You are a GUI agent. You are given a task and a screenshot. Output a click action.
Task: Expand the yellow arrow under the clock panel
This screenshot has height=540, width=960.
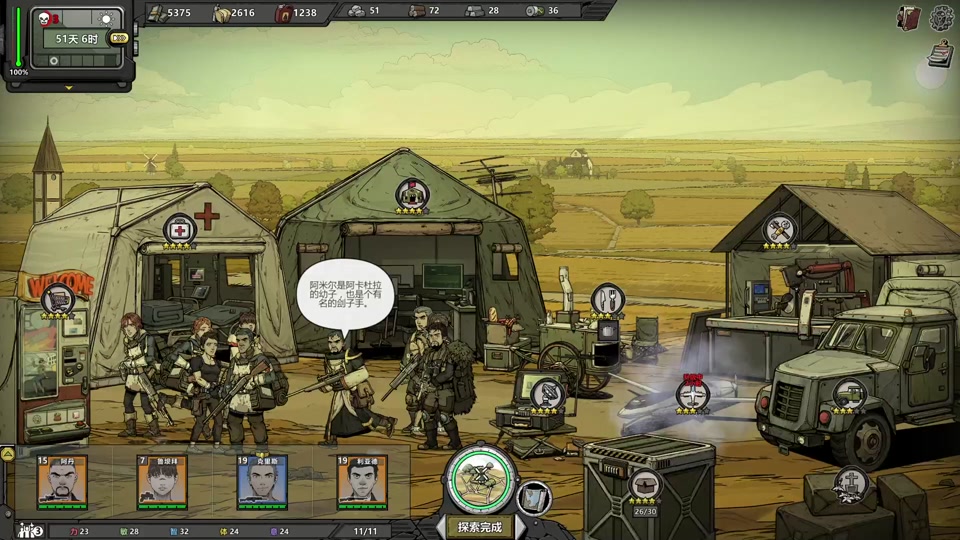pyautogui.click(x=69, y=87)
